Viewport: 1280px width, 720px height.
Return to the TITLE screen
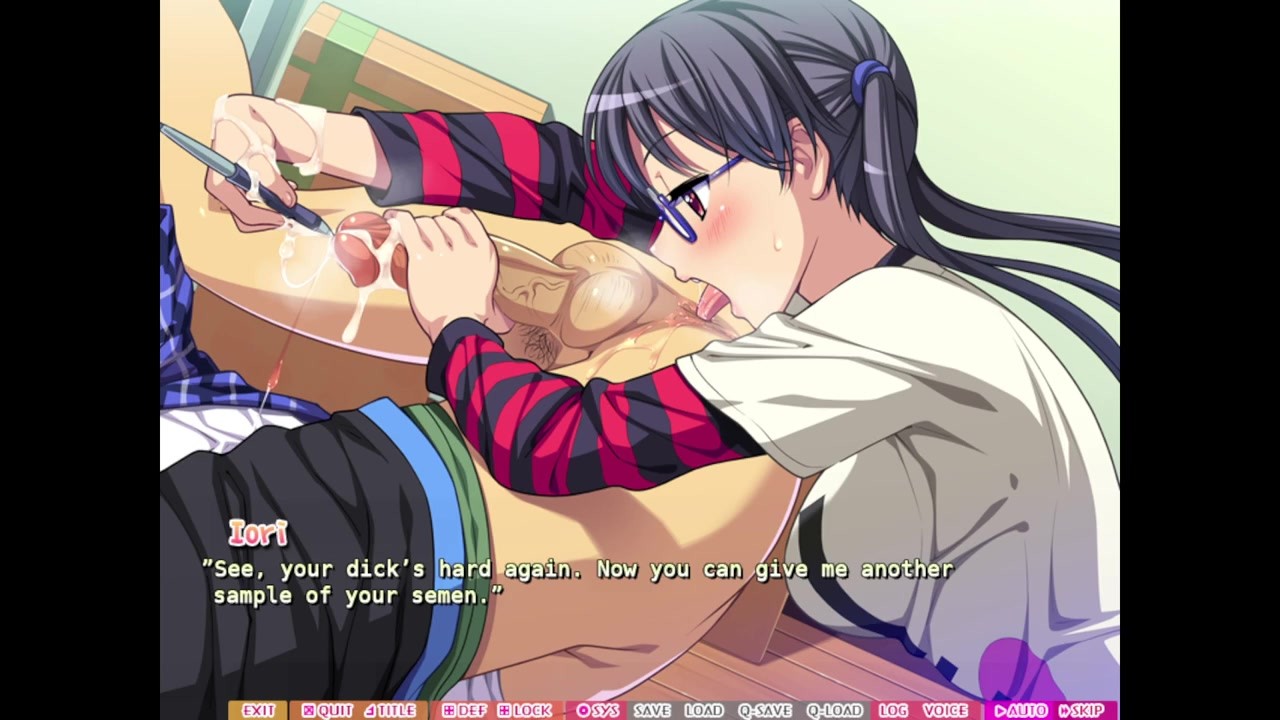click(x=390, y=710)
